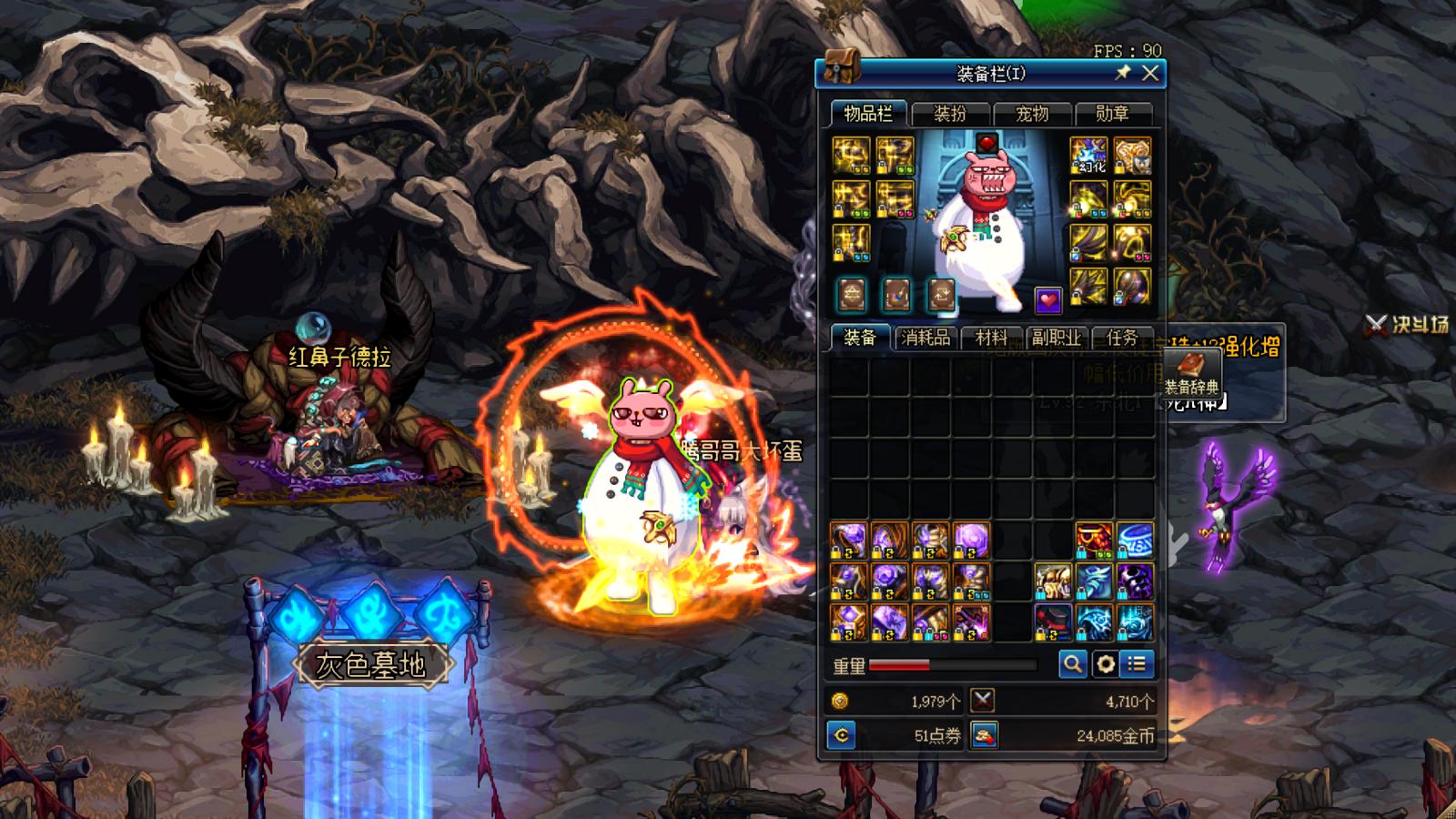
Task: Click the purple heart icon button
Action: 1048,298
